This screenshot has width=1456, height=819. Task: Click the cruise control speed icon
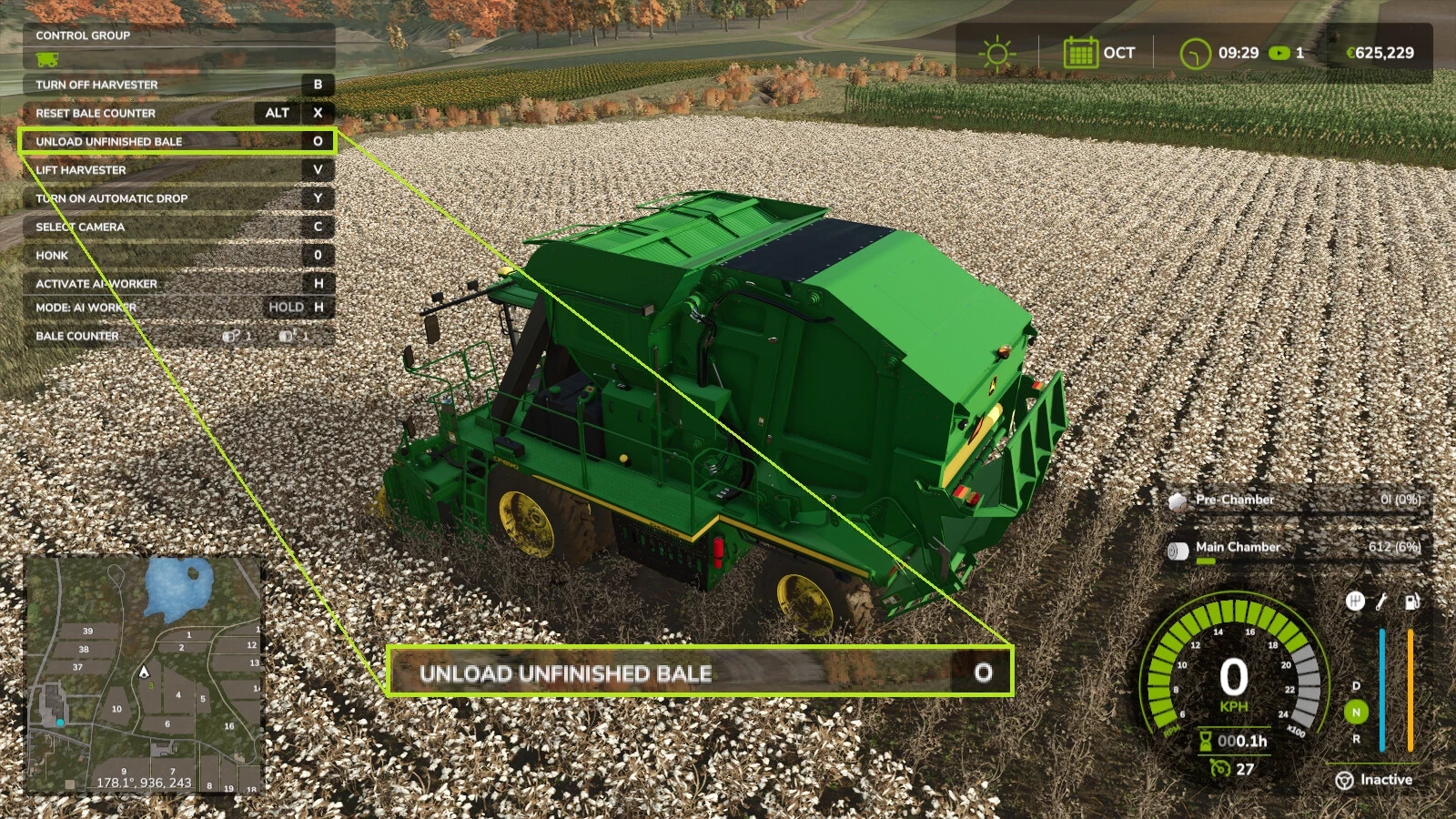(x=1220, y=769)
